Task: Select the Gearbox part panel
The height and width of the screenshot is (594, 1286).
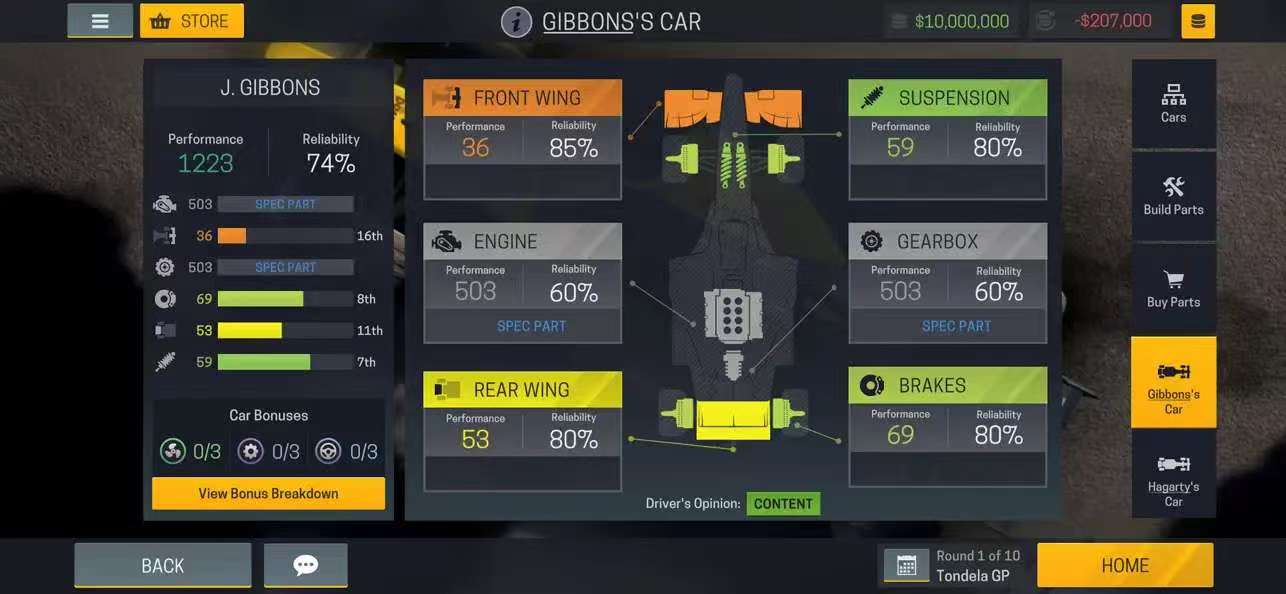Action: 947,283
